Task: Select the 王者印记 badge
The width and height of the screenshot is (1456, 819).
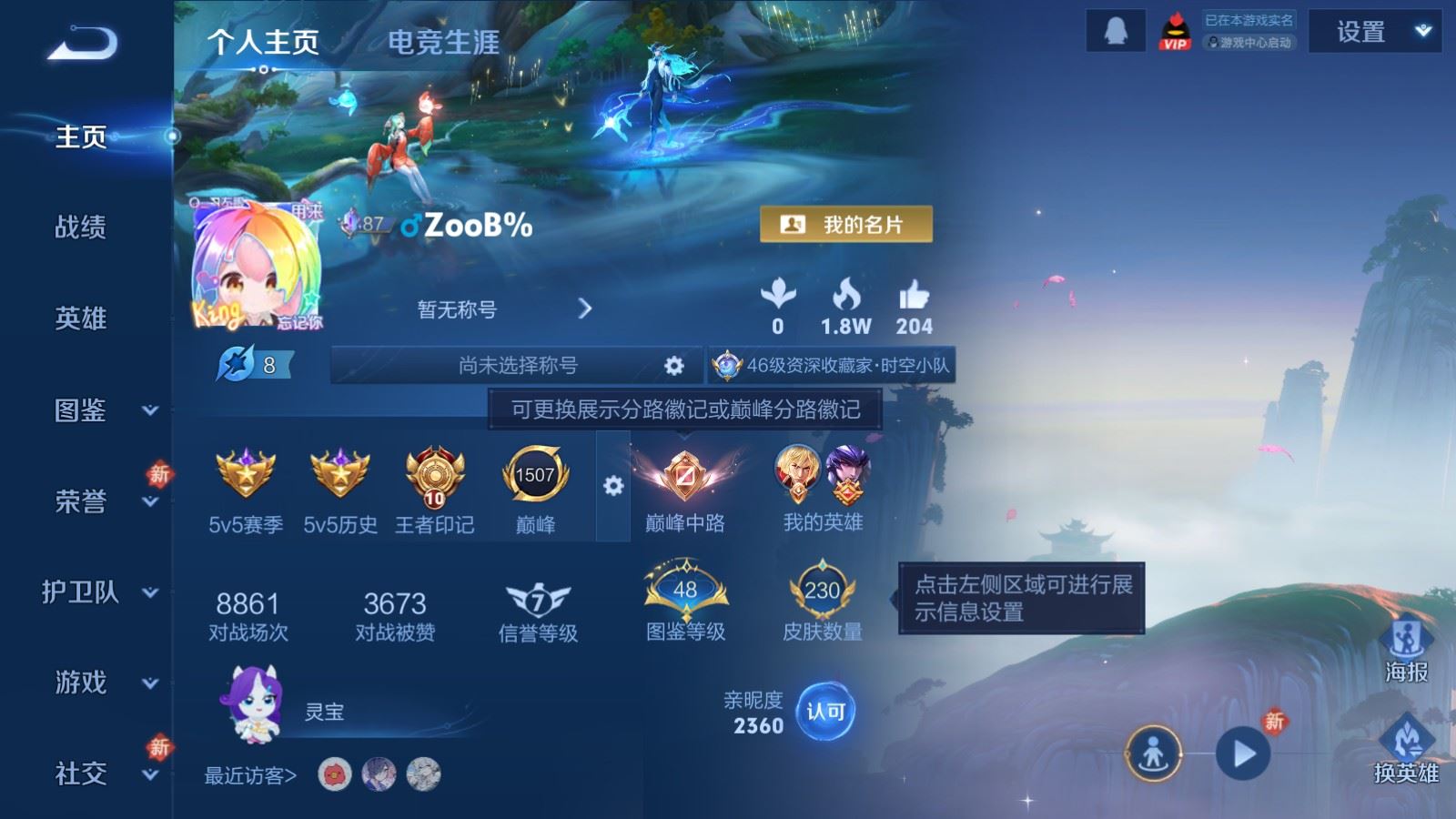Action: tap(434, 473)
